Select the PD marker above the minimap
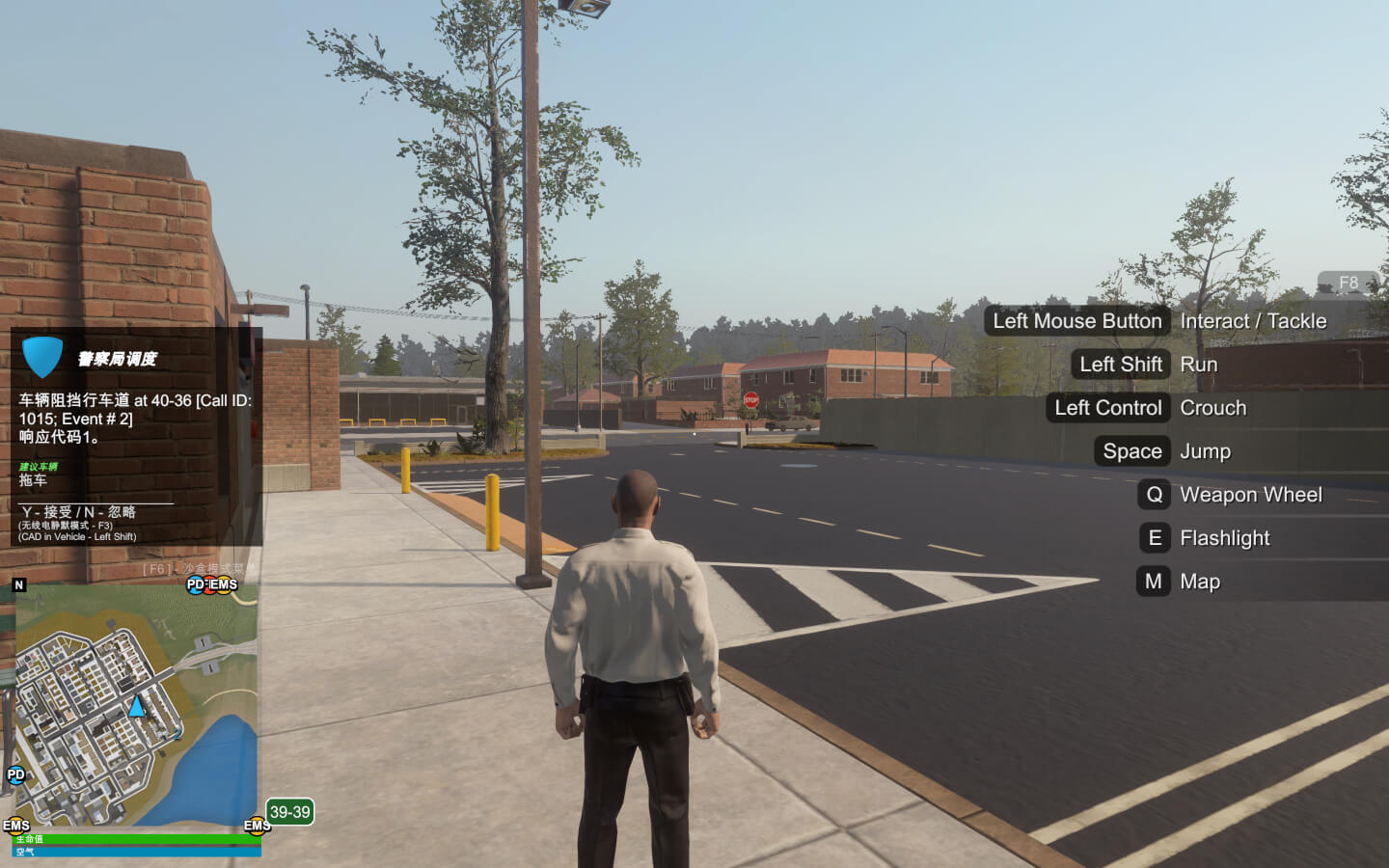Viewport: 1389px width, 868px height. click(196, 584)
